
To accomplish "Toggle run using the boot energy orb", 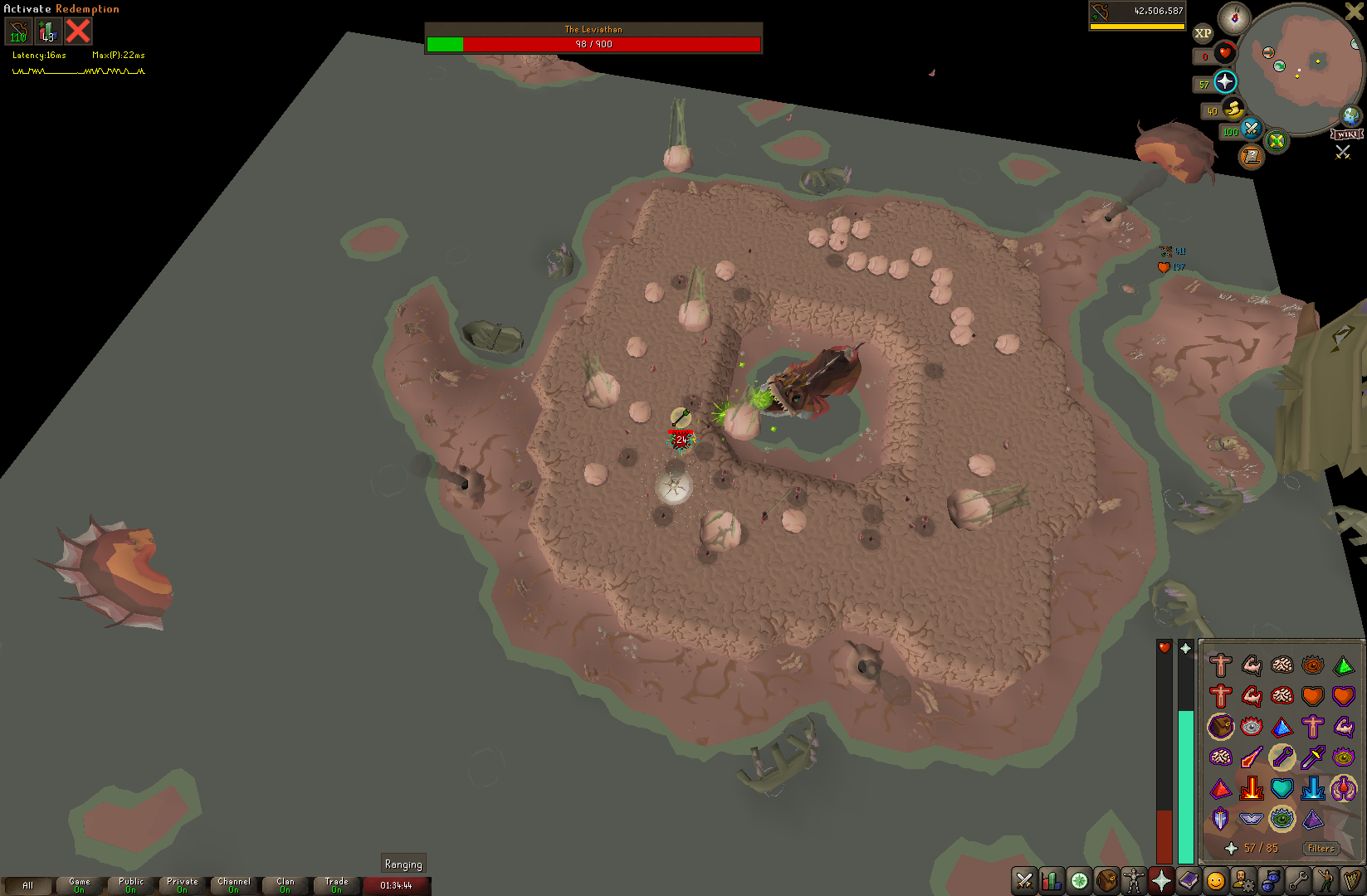I will [x=1233, y=109].
